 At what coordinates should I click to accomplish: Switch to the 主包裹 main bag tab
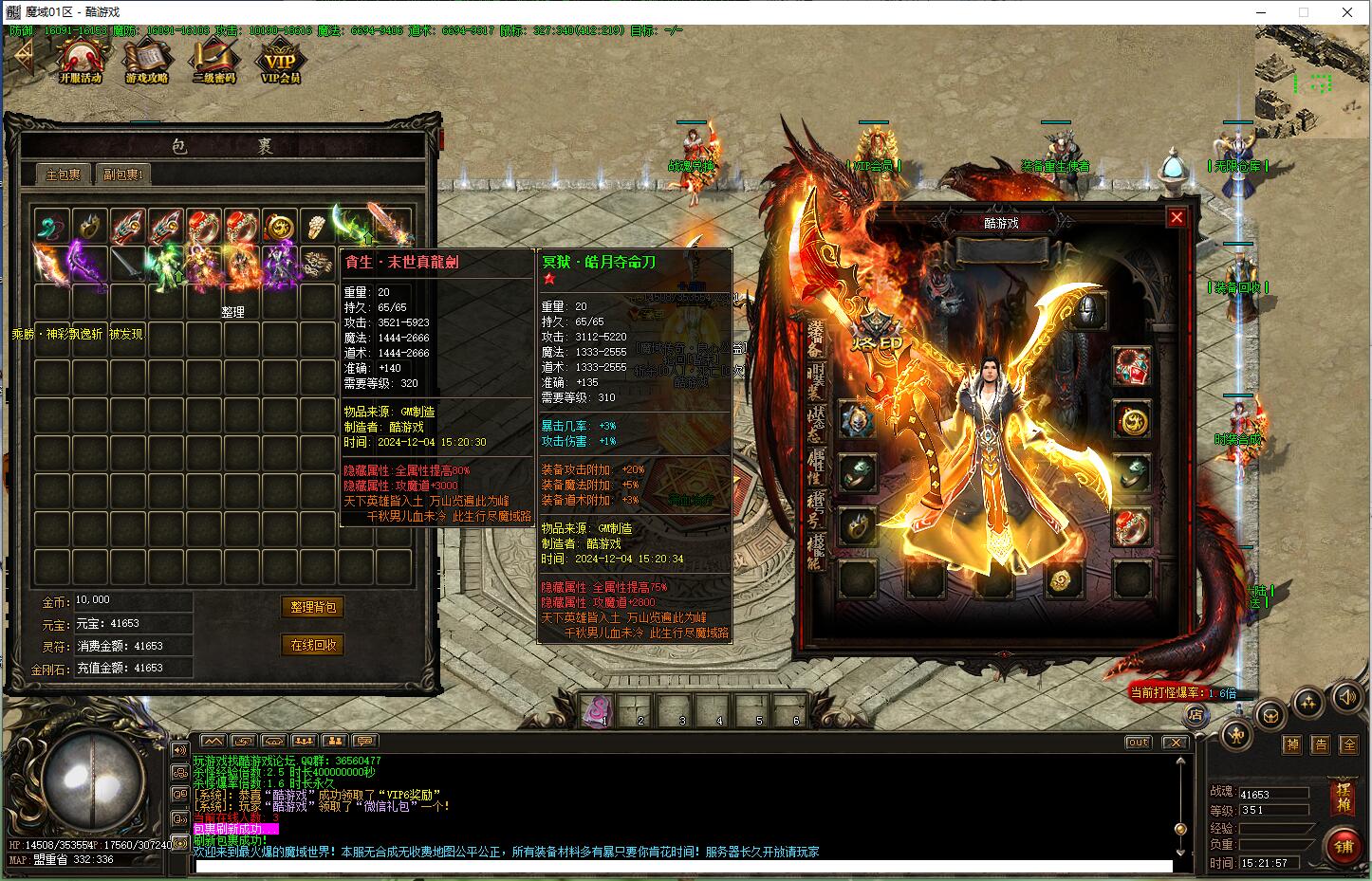point(65,174)
